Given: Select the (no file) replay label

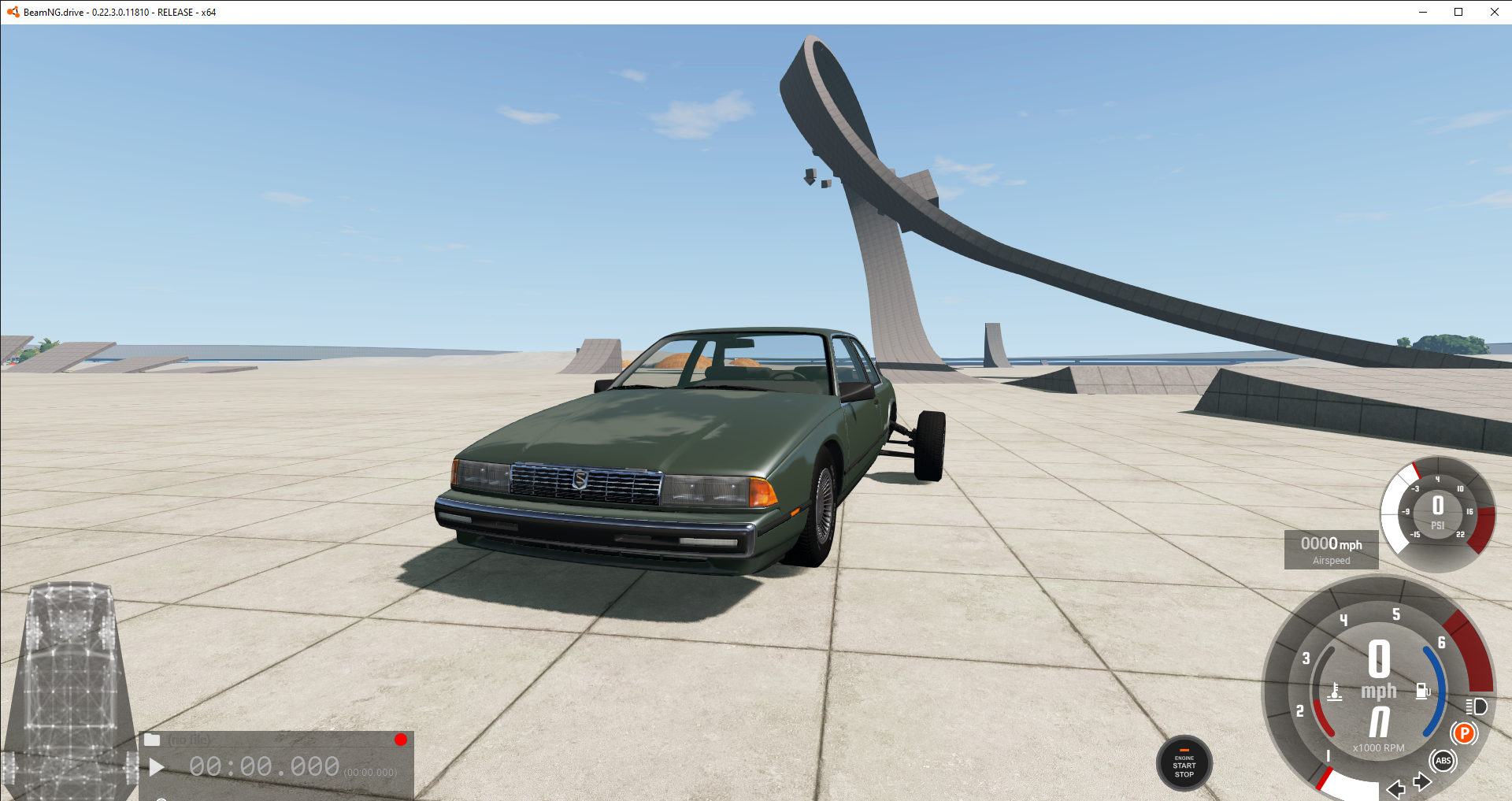Looking at the screenshot, I should coord(189,739).
